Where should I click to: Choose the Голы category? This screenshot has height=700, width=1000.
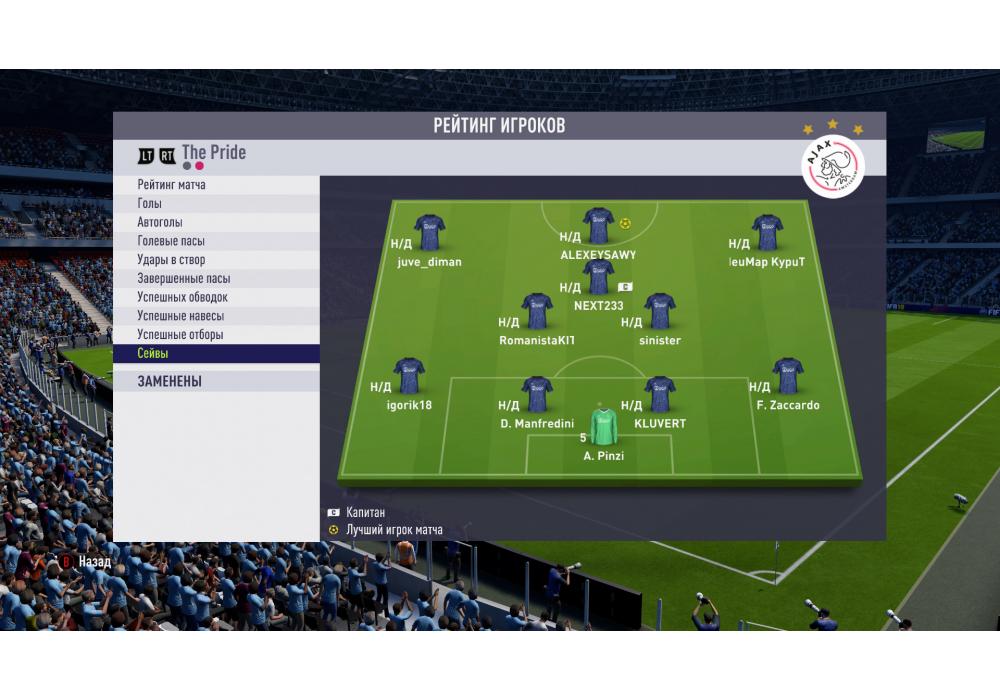tap(216, 204)
